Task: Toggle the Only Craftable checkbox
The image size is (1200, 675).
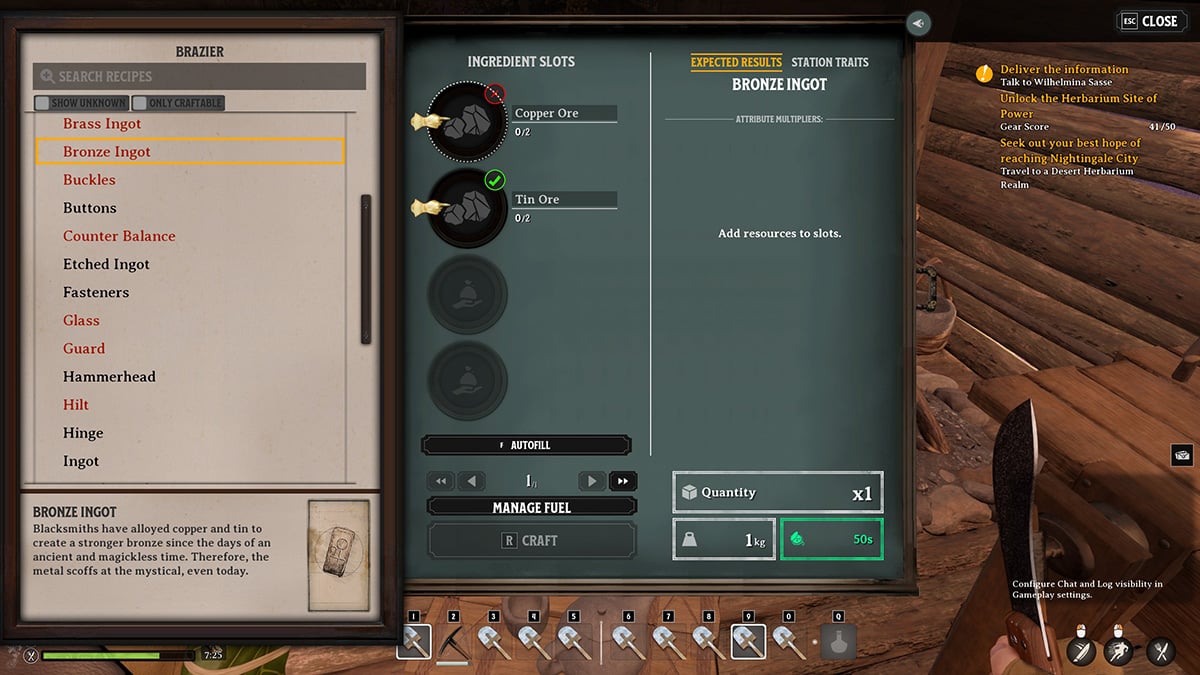Action: coord(140,103)
